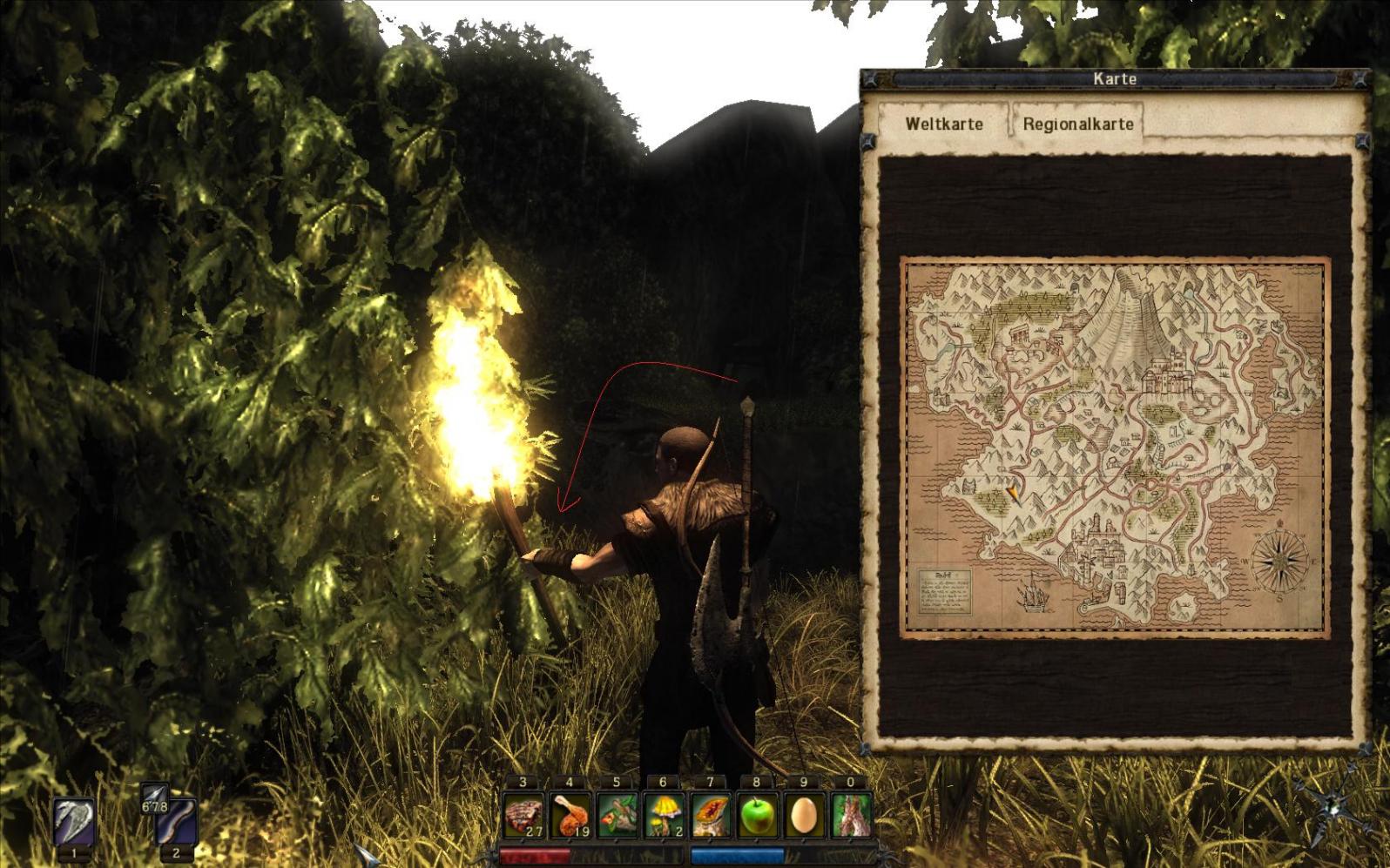The image size is (1390, 868).
Task: Eat the green apple
Action: tap(758, 816)
